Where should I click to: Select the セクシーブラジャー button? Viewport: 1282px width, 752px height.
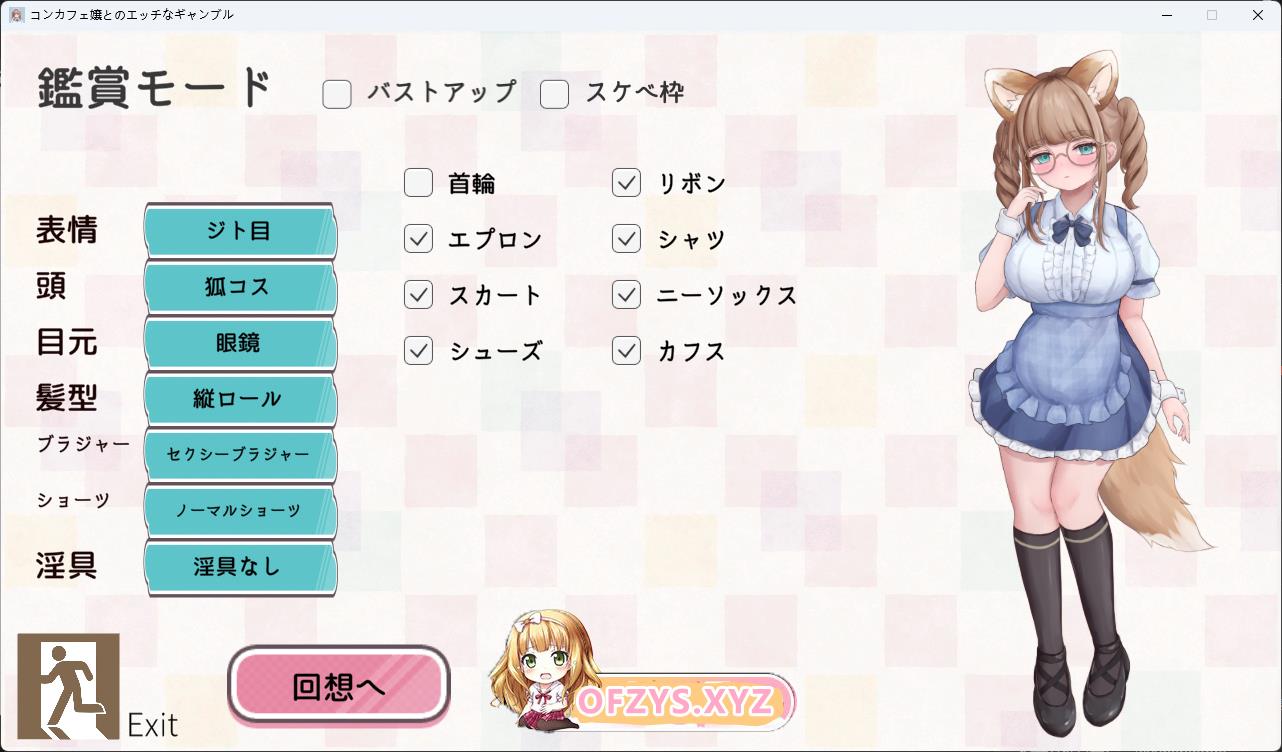239,455
